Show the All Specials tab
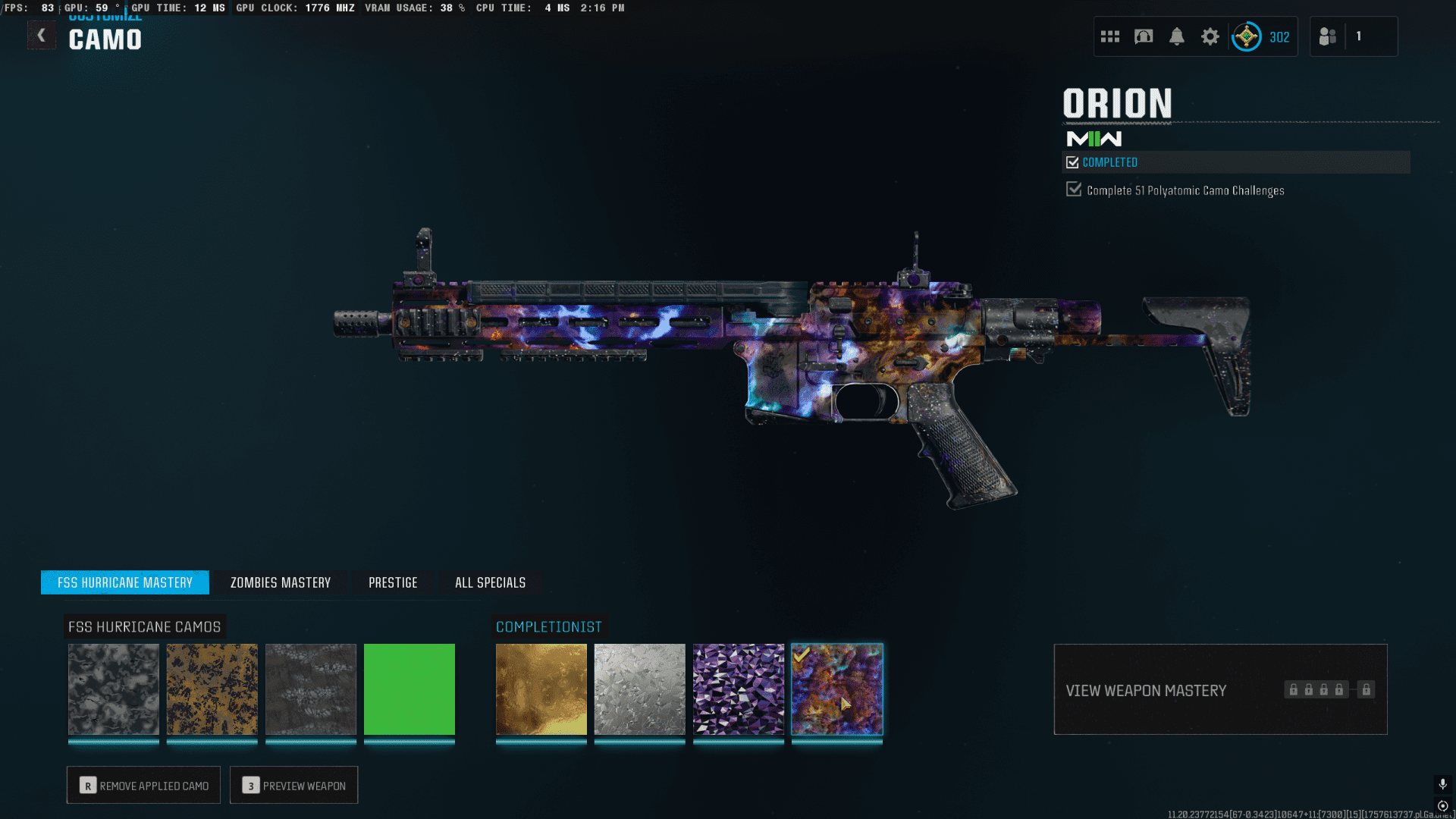 pos(490,582)
